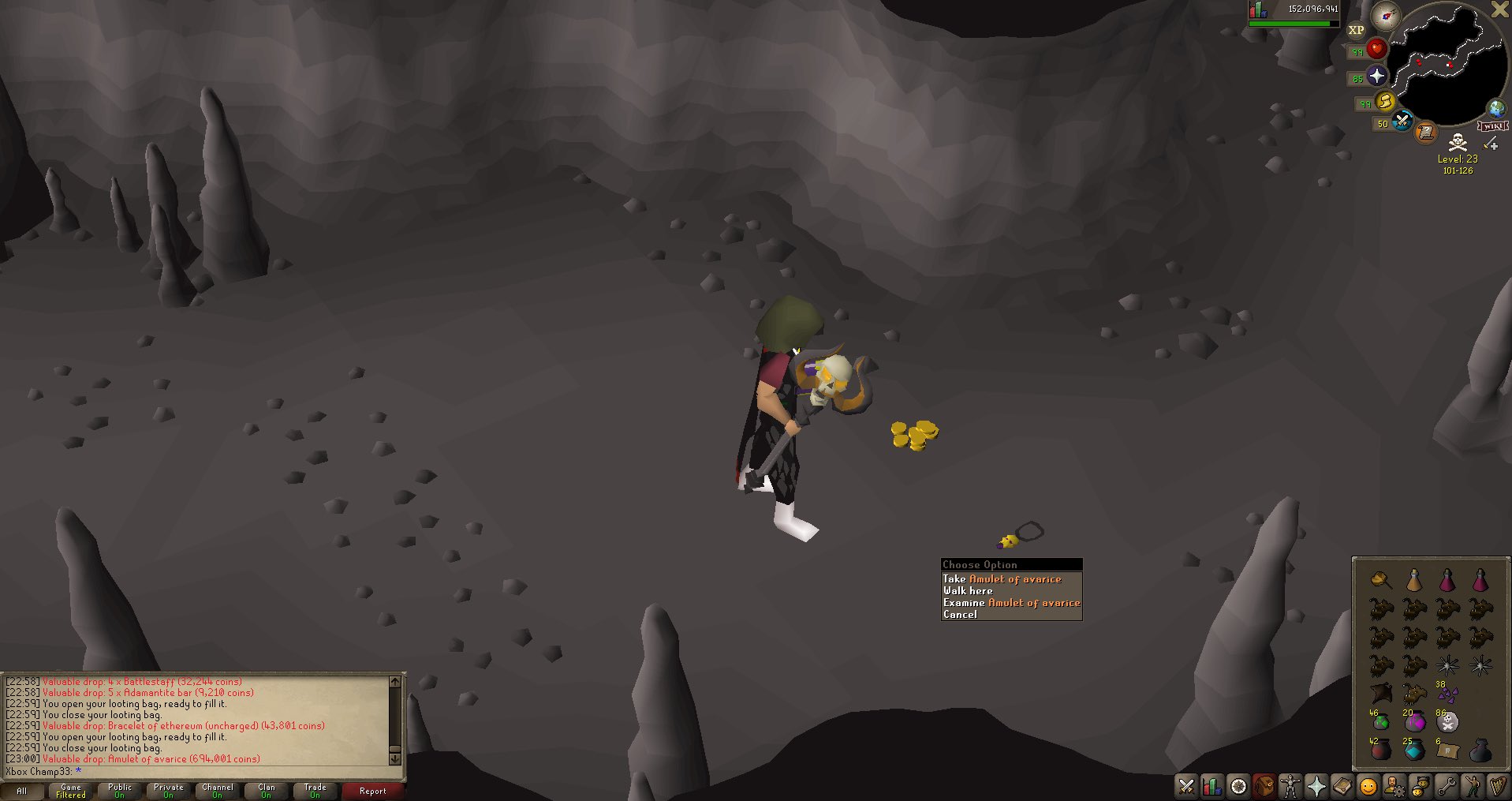
Task: Open the World Map globe icon
Action: tap(1496, 108)
